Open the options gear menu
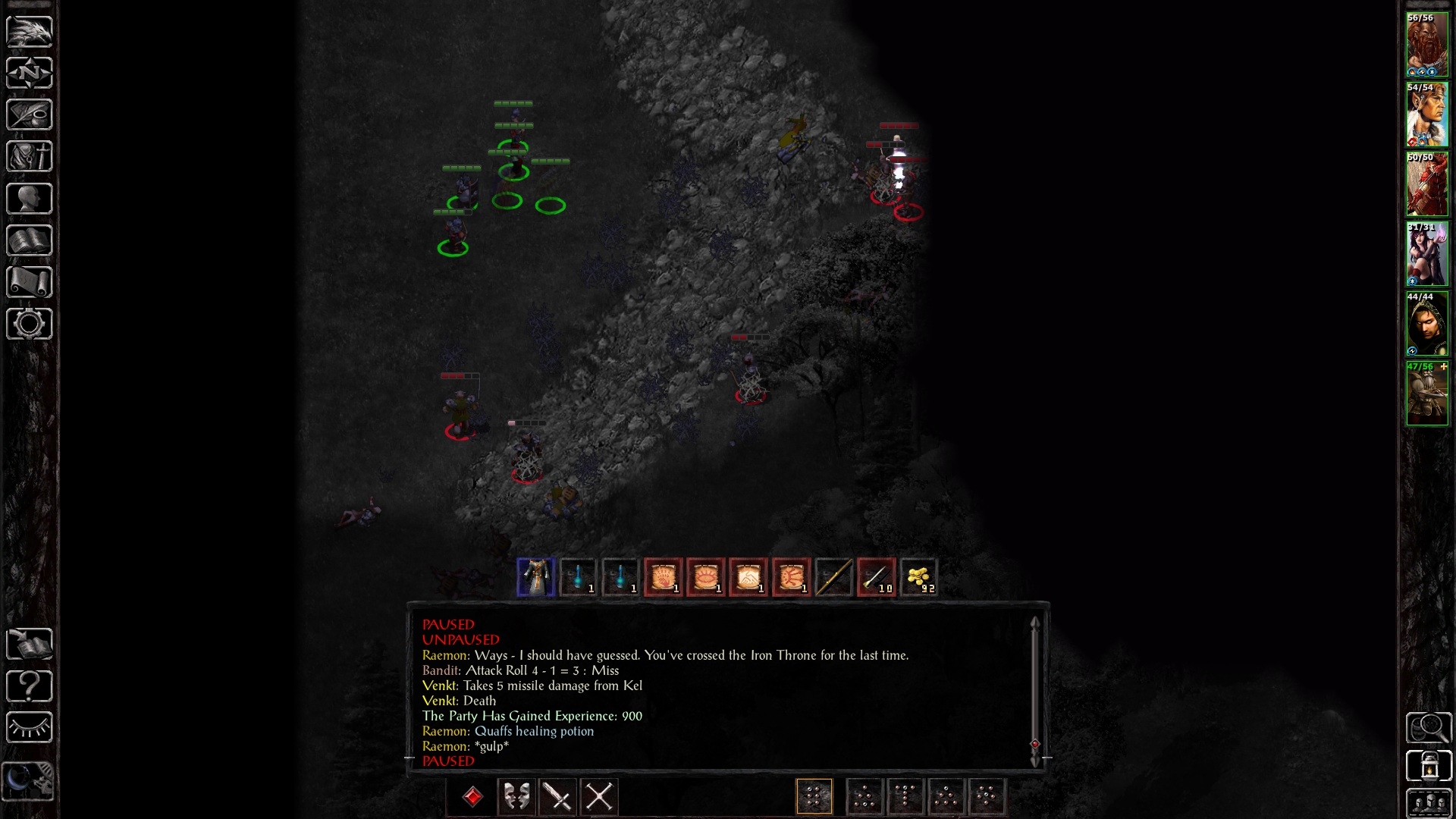 coord(29,324)
